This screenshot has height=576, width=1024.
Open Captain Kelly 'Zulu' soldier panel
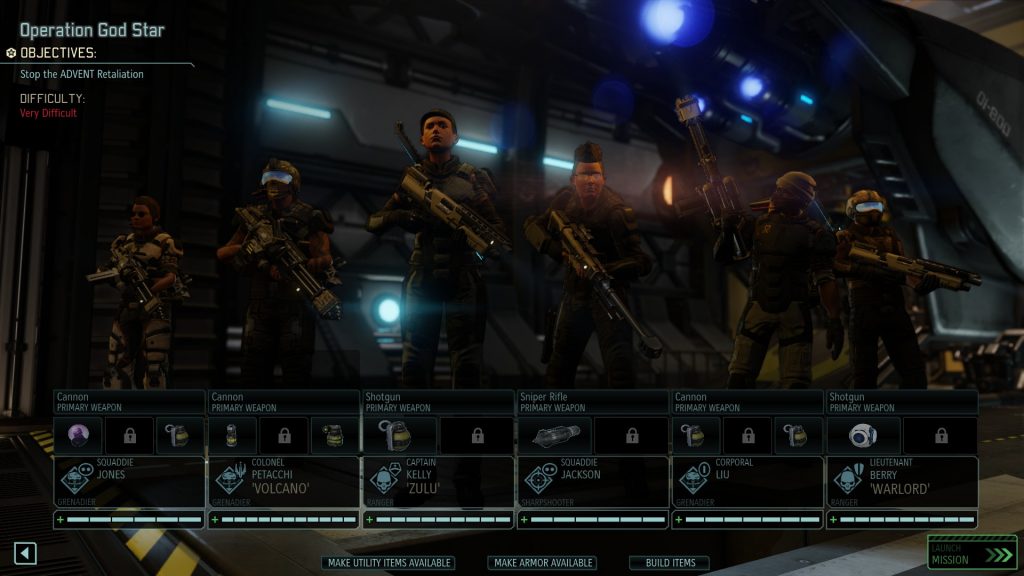coord(437,482)
